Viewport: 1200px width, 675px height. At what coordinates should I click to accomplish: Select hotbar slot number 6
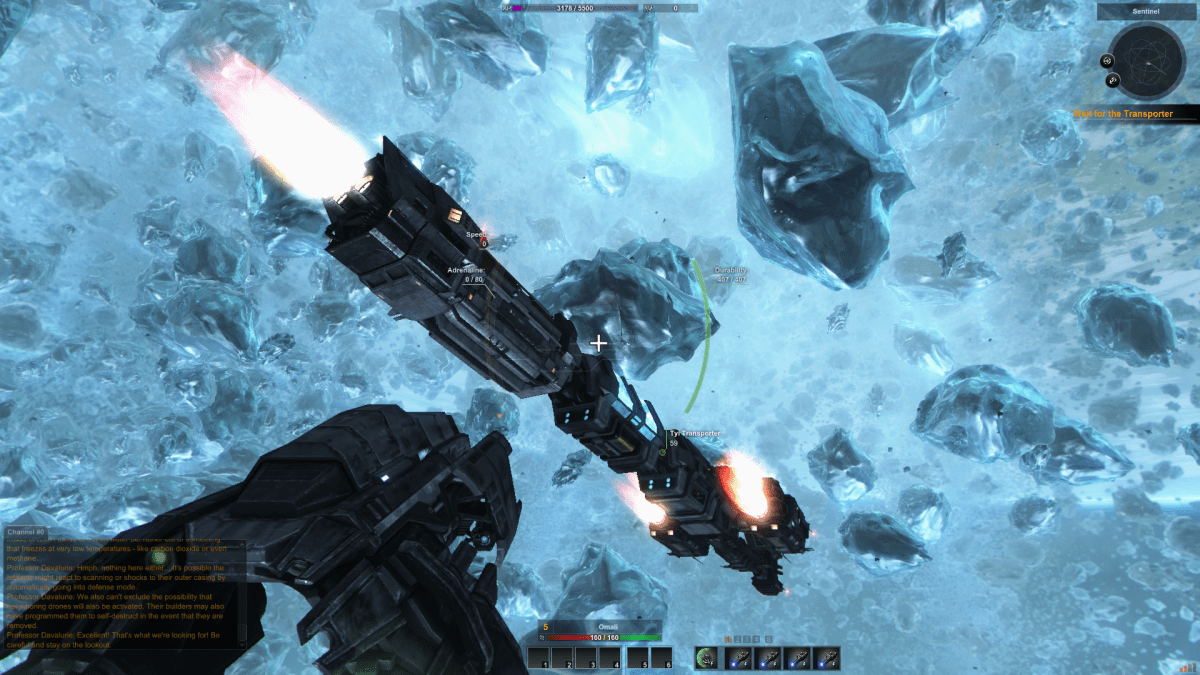pos(660,658)
